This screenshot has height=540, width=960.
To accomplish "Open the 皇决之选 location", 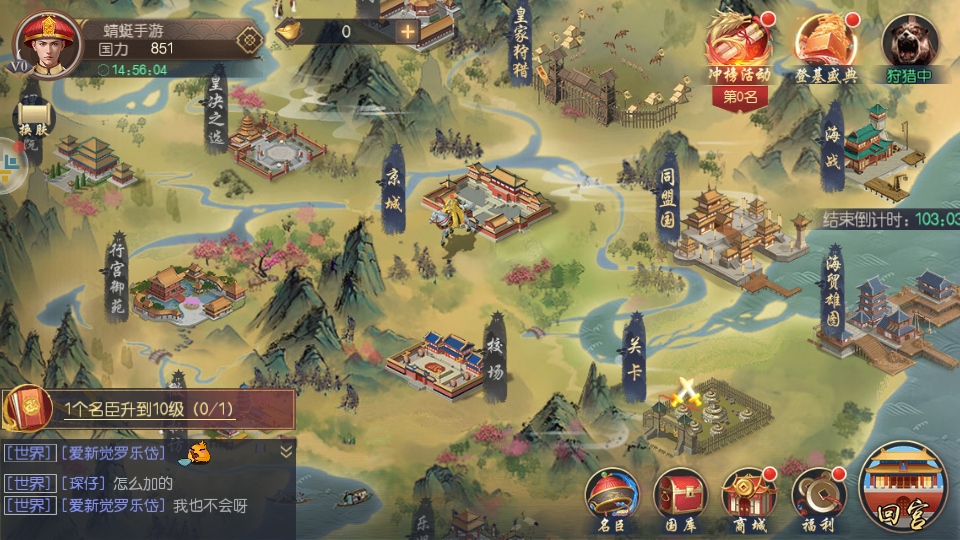I will pyautogui.click(x=272, y=145).
